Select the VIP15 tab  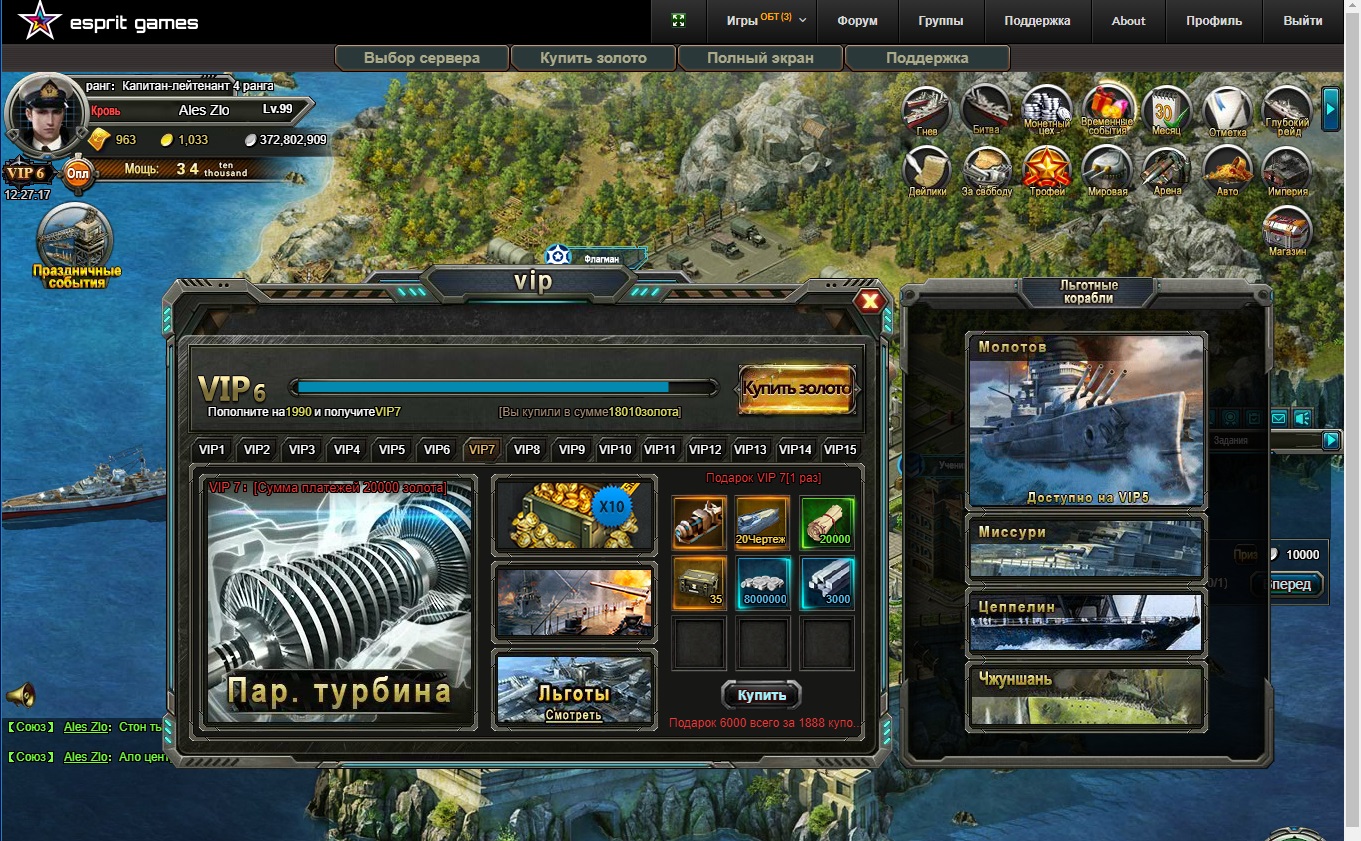[839, 450]
